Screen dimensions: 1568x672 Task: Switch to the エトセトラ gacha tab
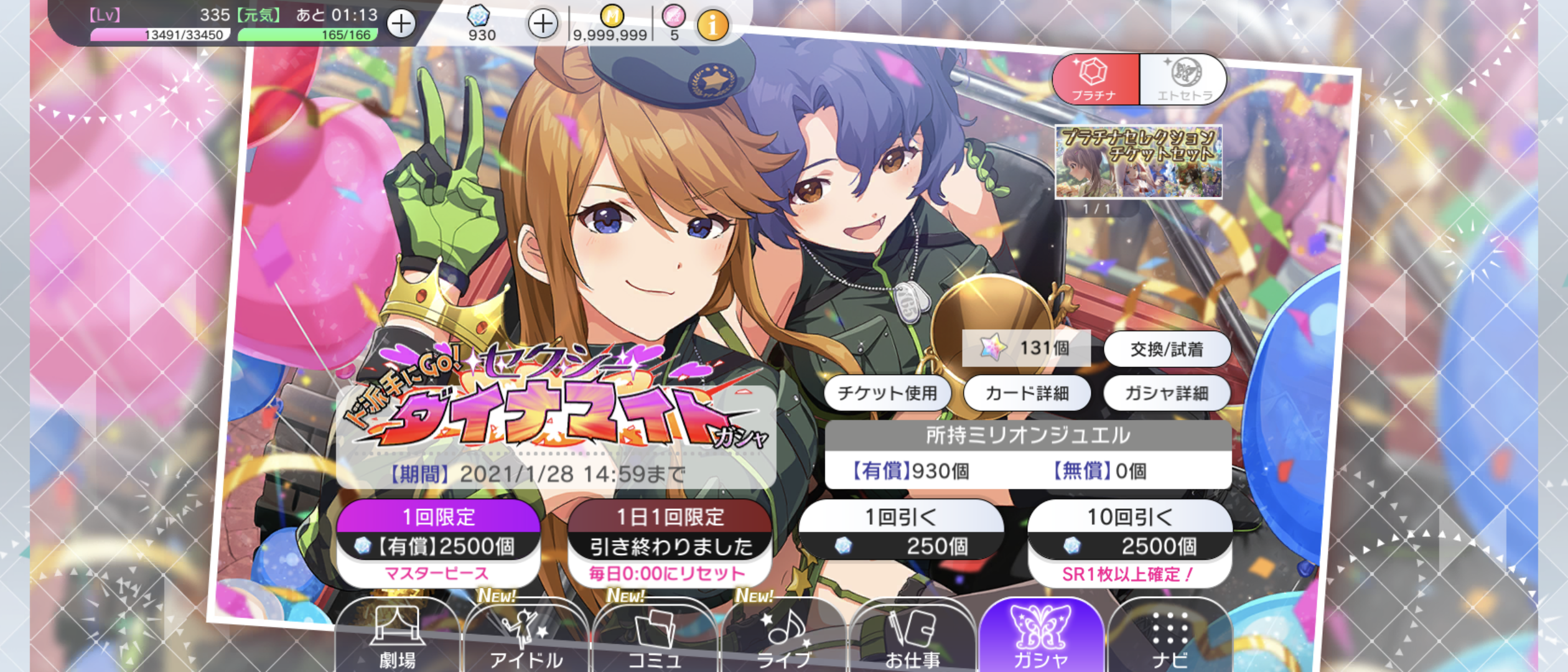(x=1183, y=80)
